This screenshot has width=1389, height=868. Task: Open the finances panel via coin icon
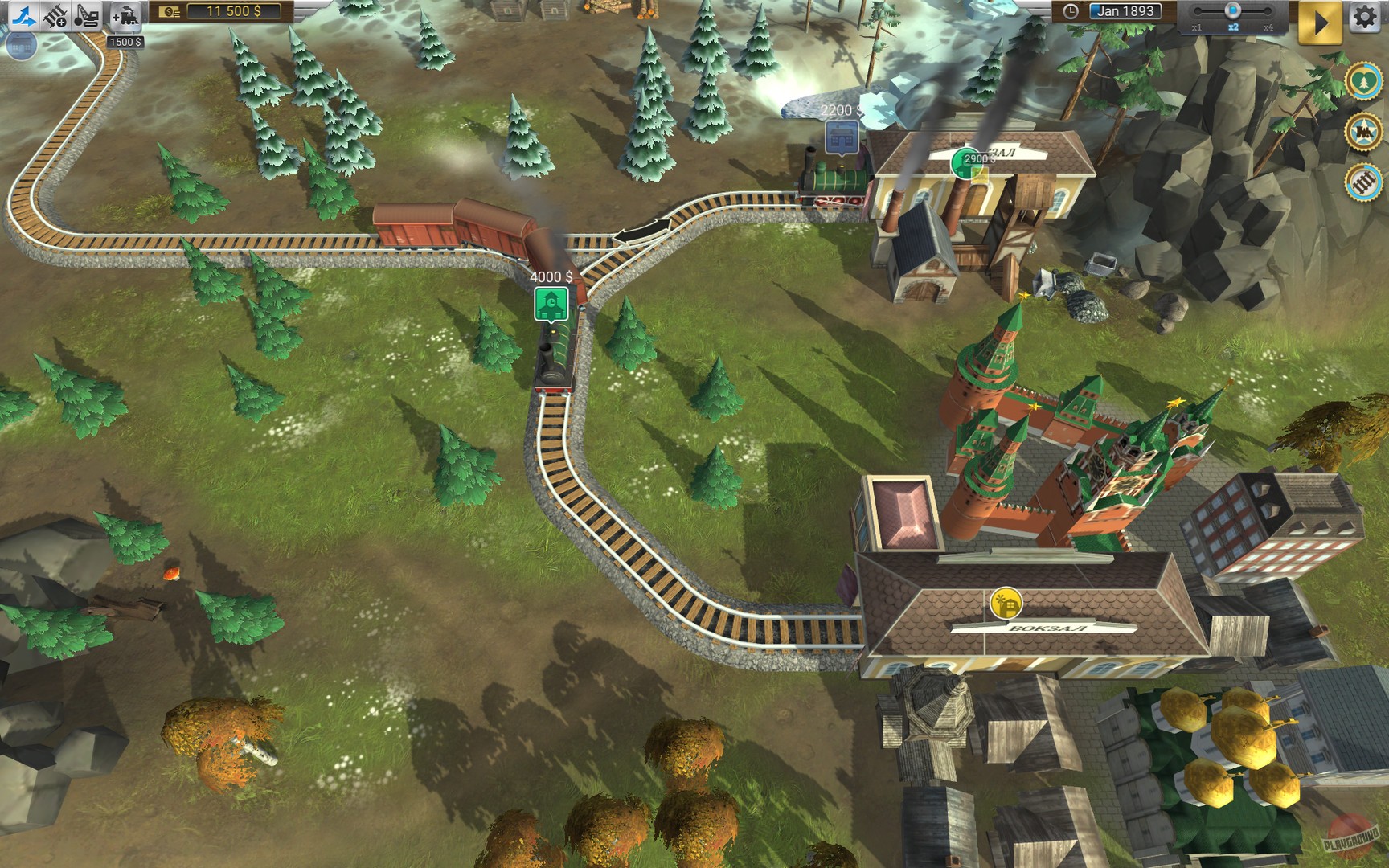click(169, 12)
